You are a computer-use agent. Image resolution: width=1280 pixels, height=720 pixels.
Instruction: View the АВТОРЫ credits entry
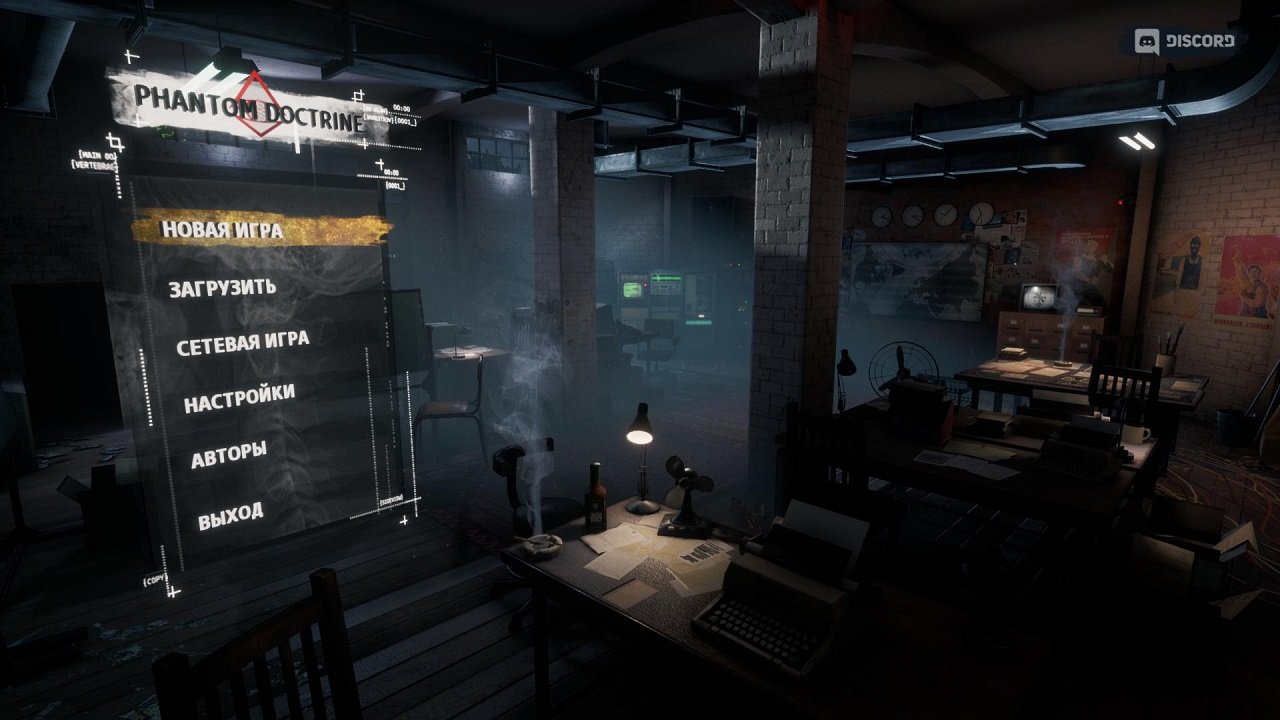coord(229,452)
